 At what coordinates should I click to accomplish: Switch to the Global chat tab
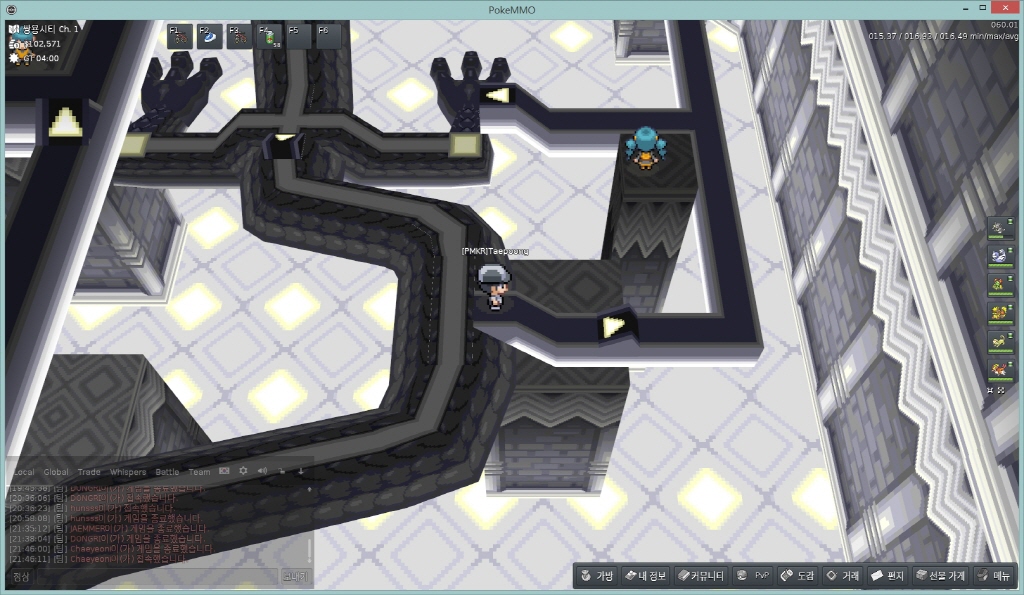pyautogui.click(x=56, y=472)
